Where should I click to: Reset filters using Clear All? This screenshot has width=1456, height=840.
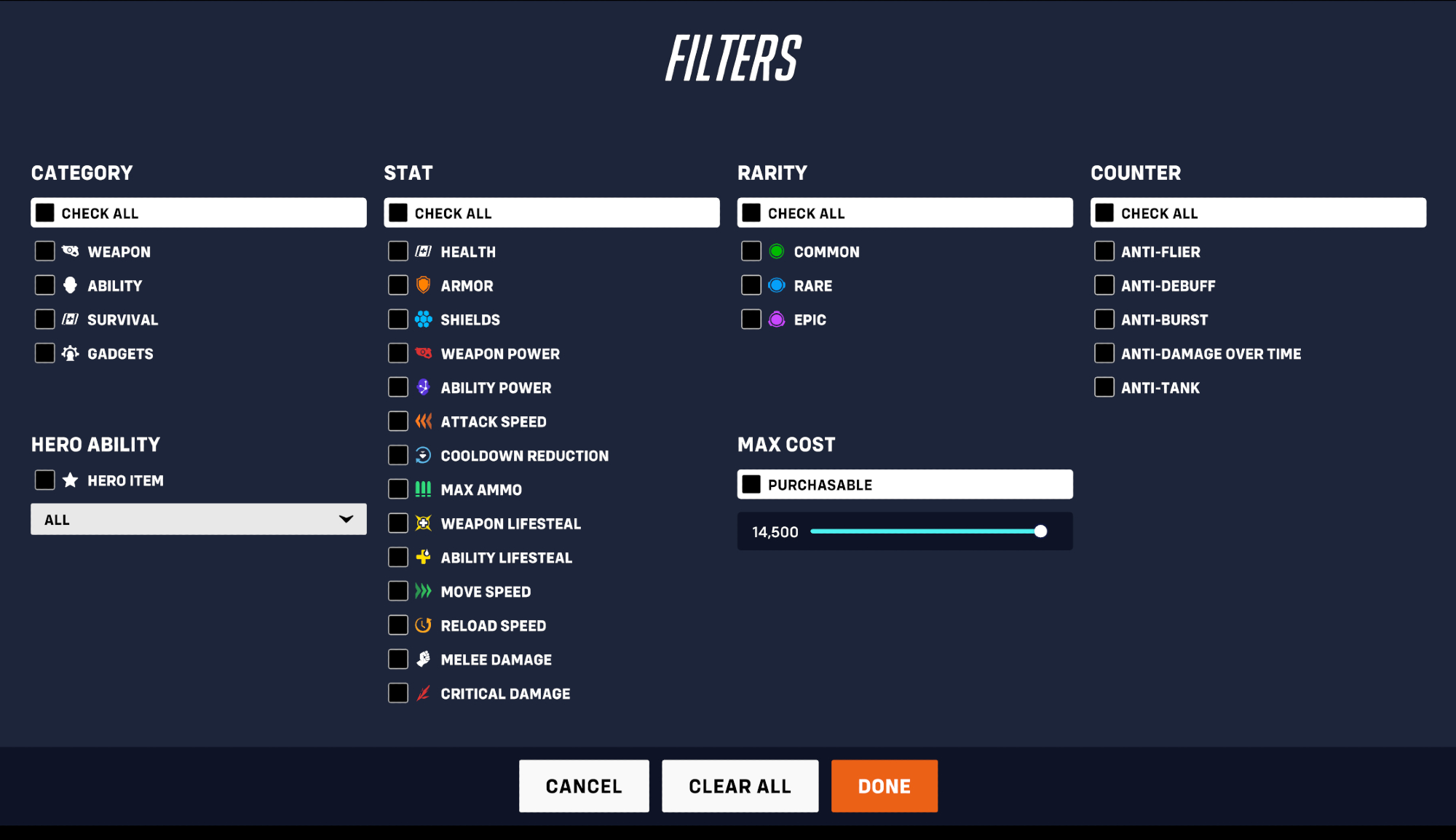pyautogui.click(x=740, y=786)
